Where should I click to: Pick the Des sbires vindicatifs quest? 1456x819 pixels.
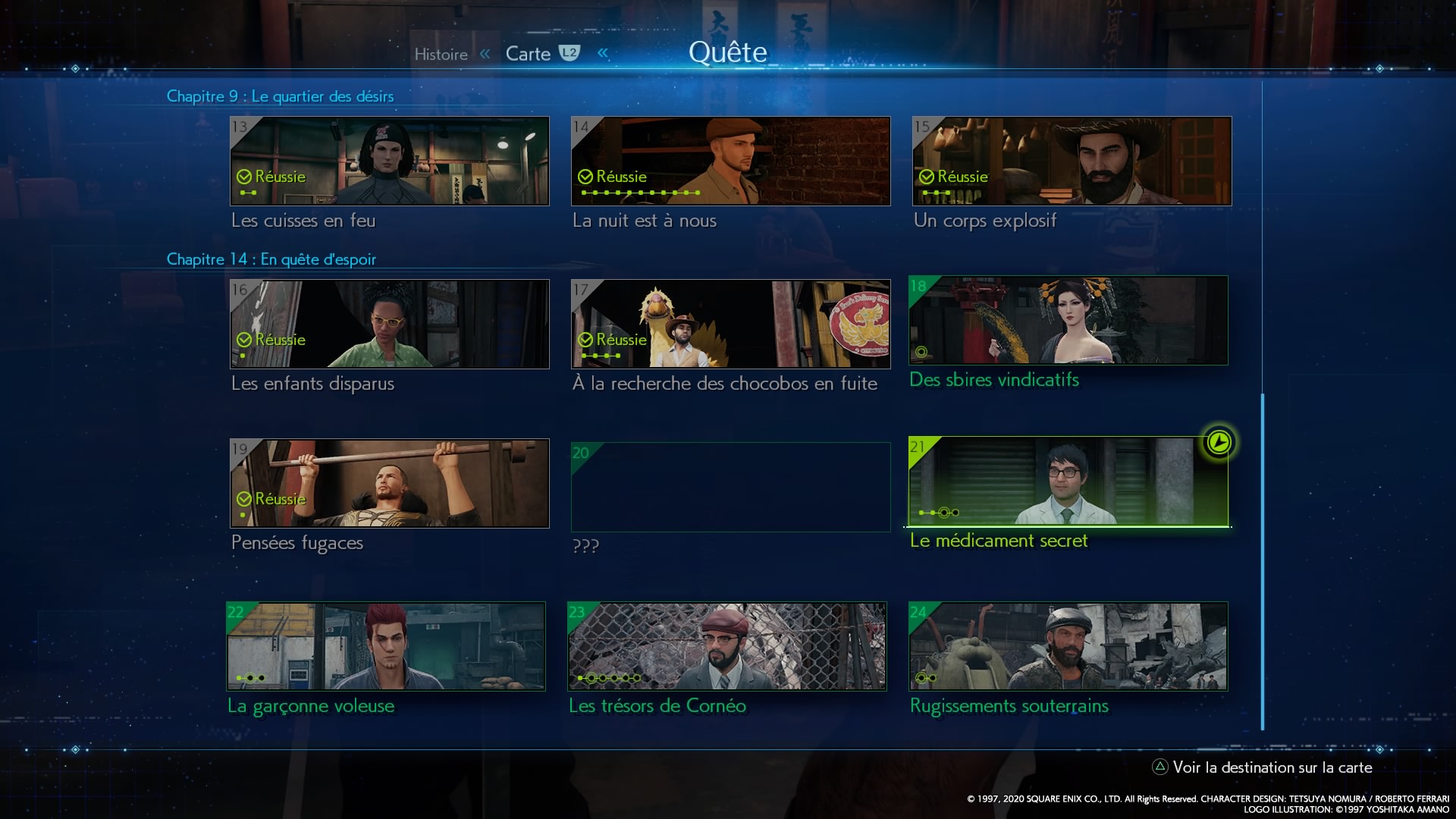pyautogui.click(x=1068, y=321)
